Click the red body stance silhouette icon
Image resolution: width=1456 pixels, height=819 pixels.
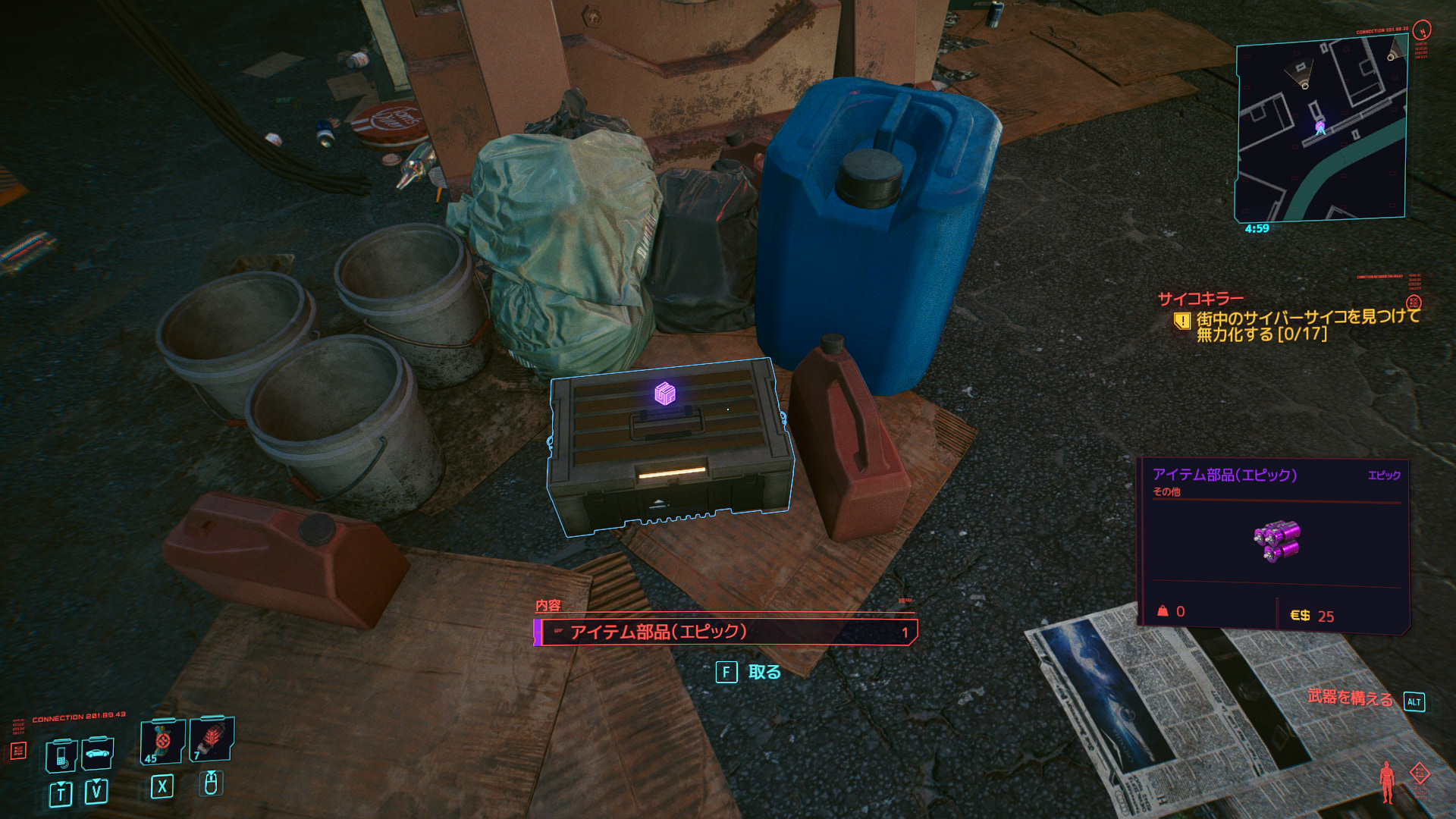1387,781
